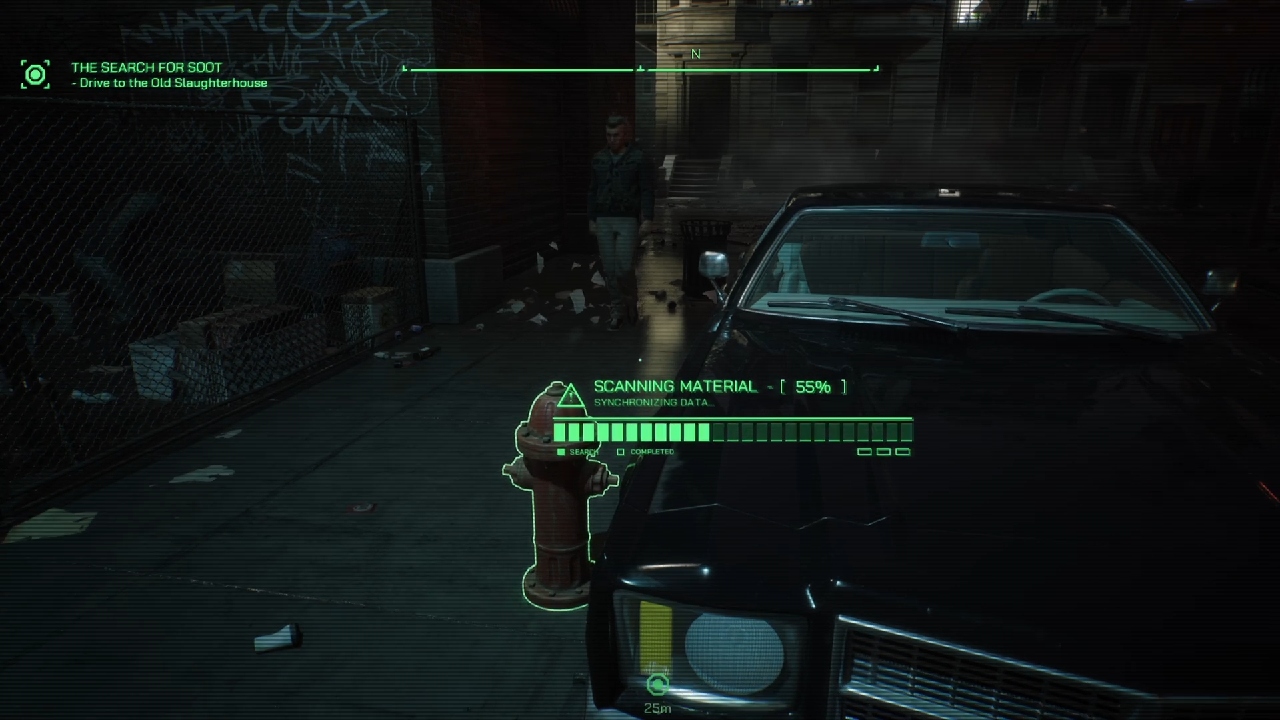Image resolution: width=1280 pixels, height=720 pixels.
Task: Click the objective tracker target icon
Action: [x=35, y=74]
